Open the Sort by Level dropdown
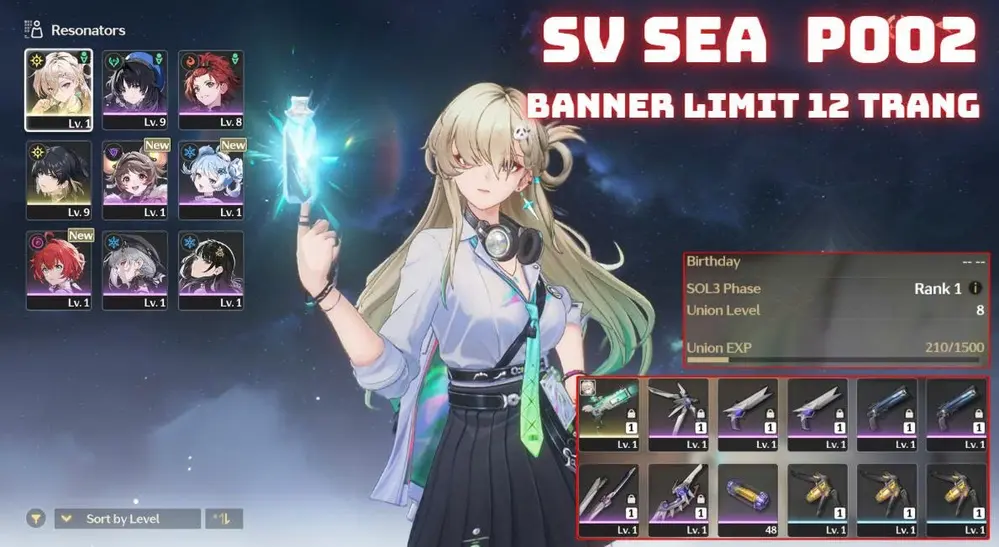This screenshot has height=547, width=999. coord(127,519)
